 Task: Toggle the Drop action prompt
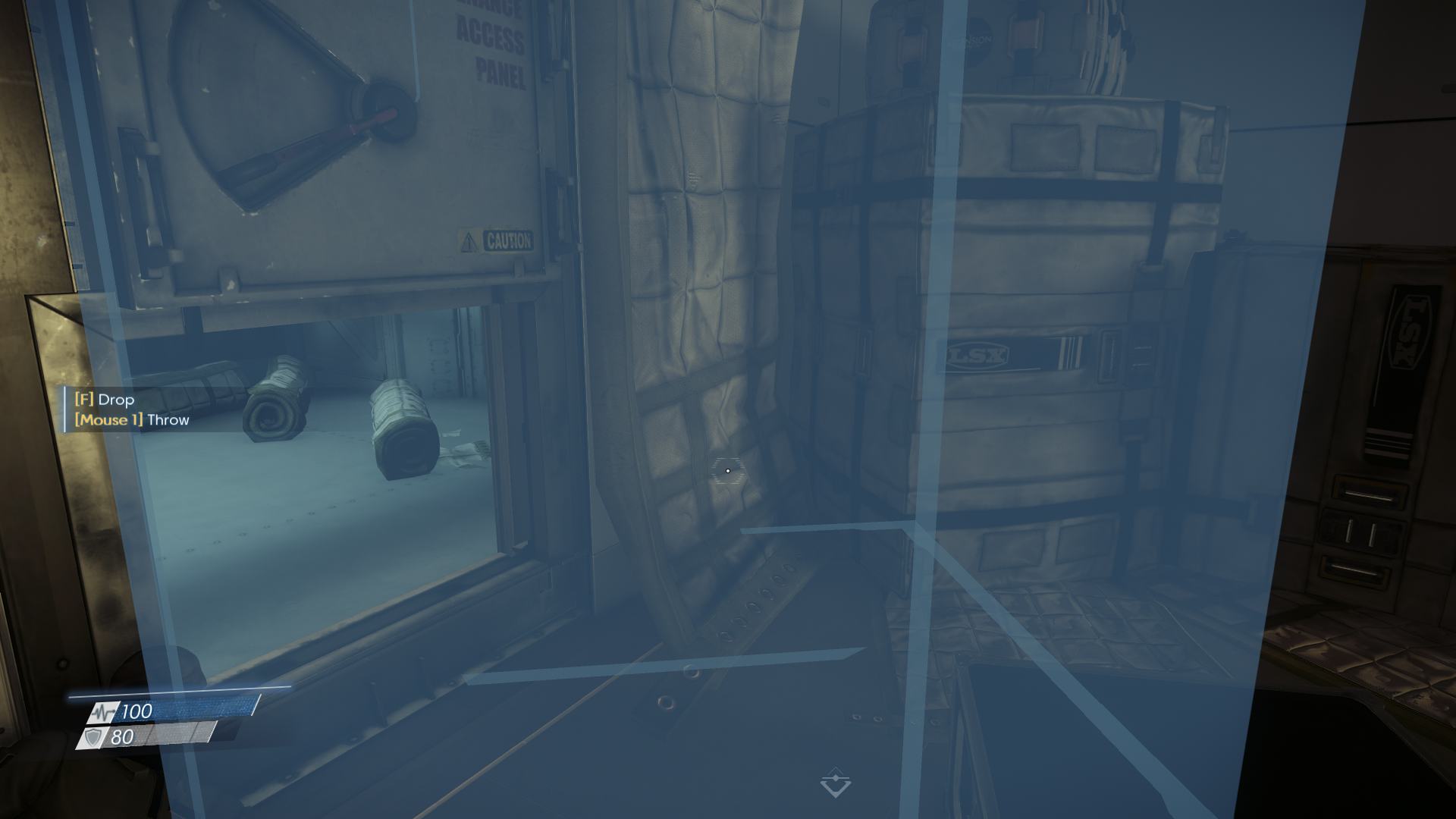coord(103,400)
